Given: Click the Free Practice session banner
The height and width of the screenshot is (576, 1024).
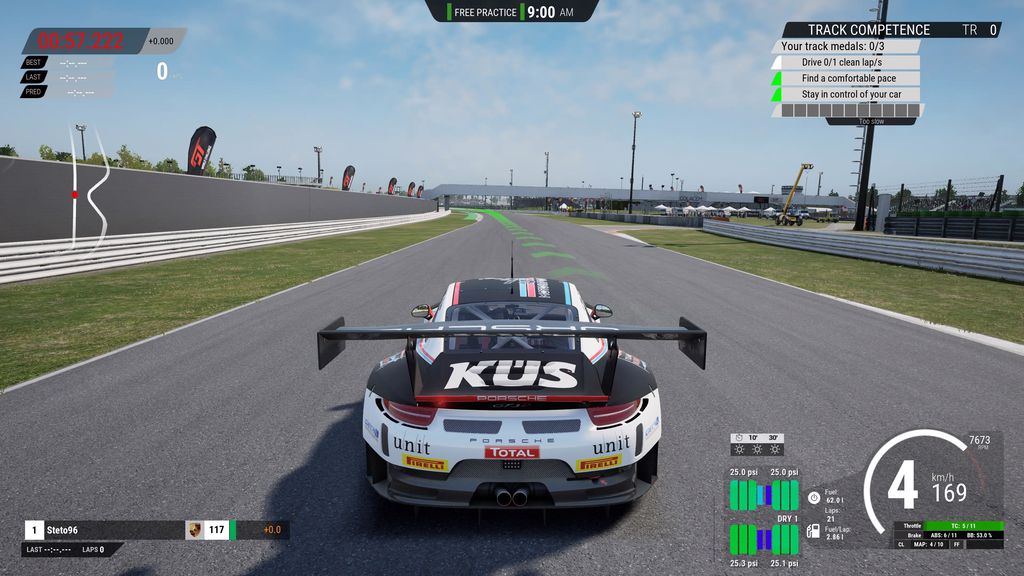Looking at the screenshot, I should coord(512,12).
